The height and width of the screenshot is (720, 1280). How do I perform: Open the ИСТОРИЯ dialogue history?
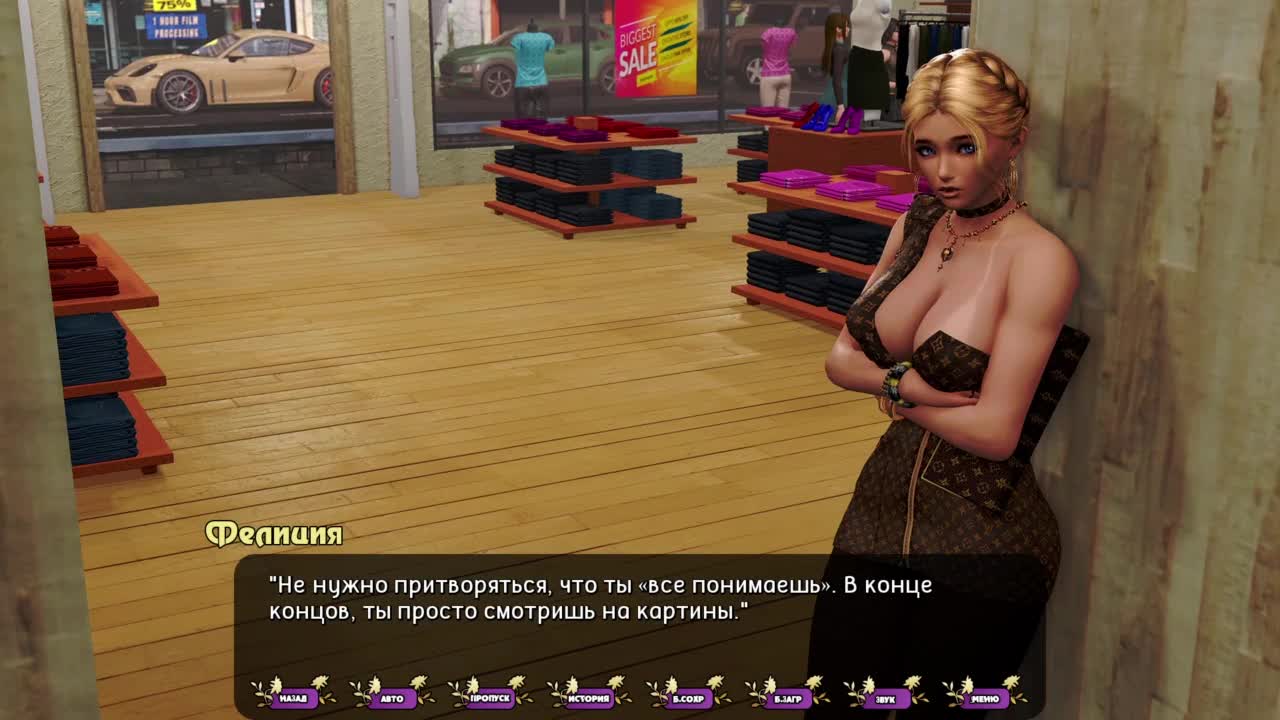590,698
